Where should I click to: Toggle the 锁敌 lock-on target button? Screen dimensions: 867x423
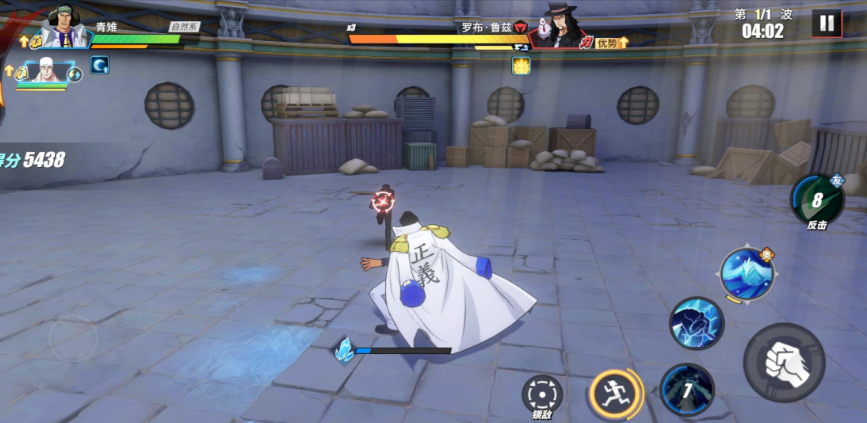point(542,394)
